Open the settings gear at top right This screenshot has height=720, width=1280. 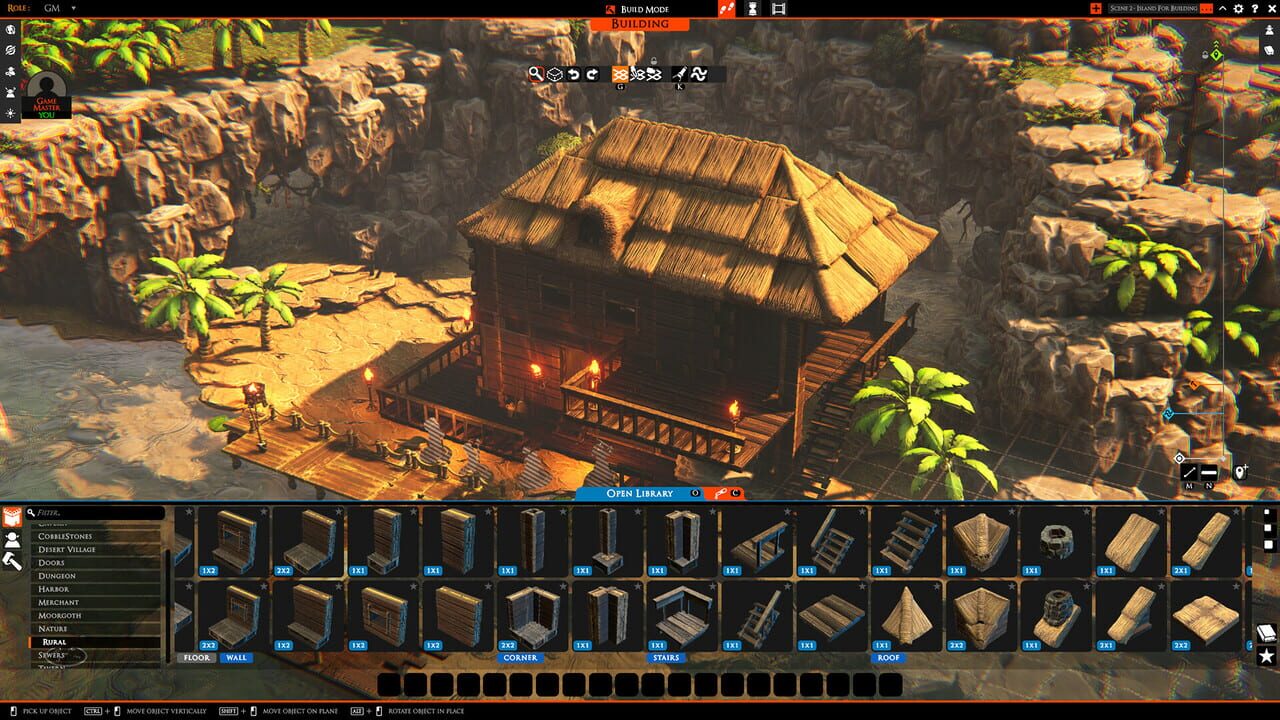tap(1239, 9)
